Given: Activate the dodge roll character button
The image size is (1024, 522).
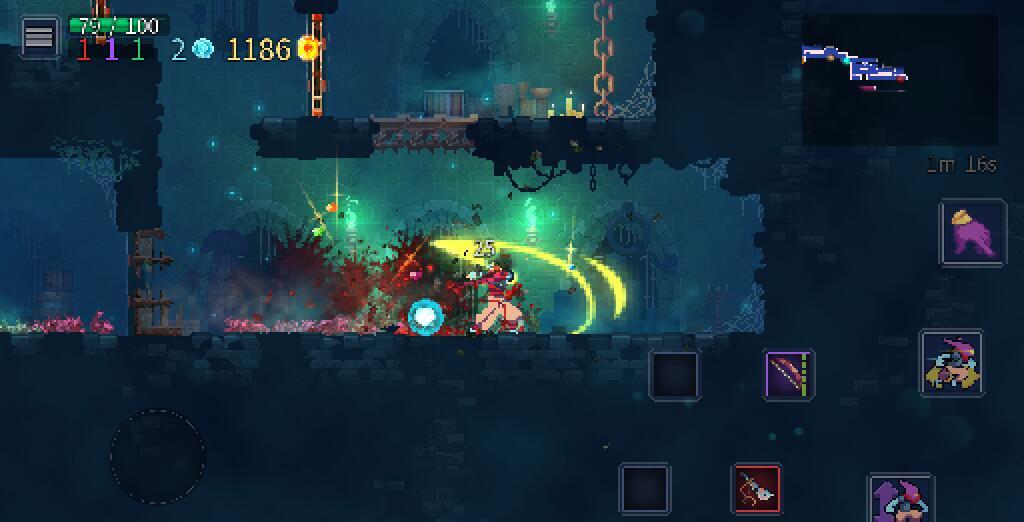Looking at the screenshot, I should click(x=951, y=362).
